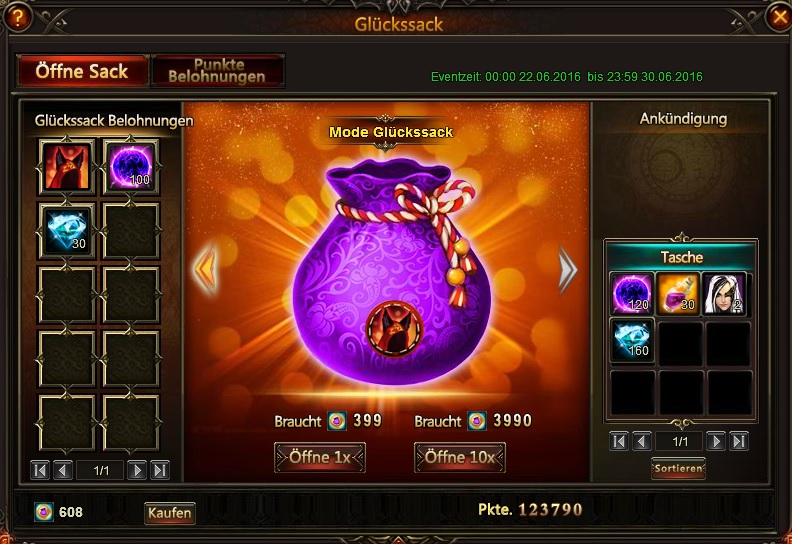The image size is (792, 544).
Task: Open the help question mark
Action: [x=17, y=17]
